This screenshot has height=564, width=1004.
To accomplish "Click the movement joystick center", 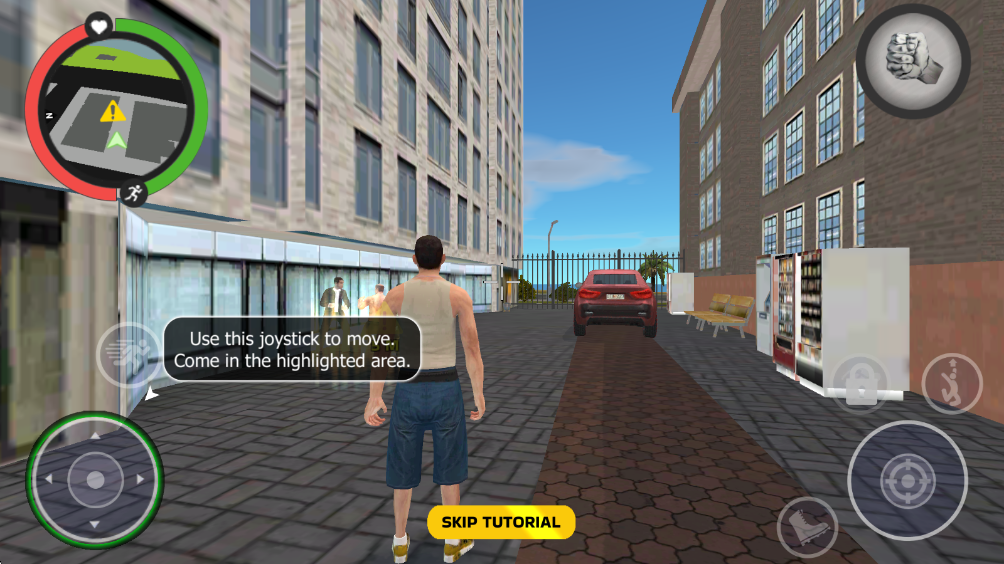I will coord(95,480).
